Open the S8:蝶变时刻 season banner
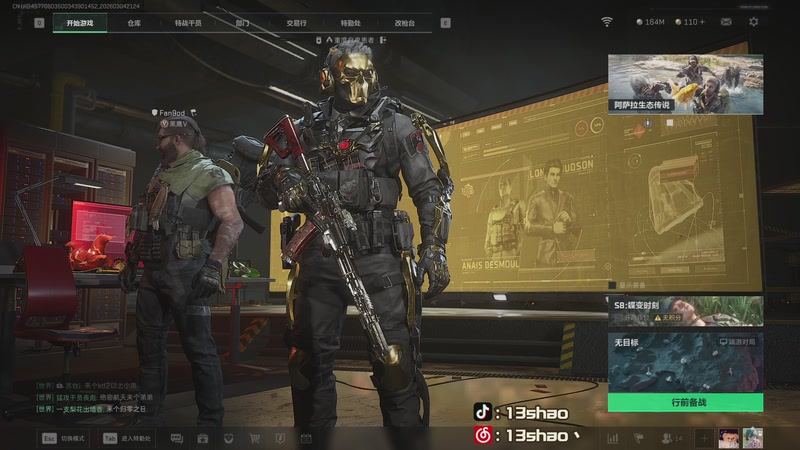The height and width of the screenshot is (450, 800). tap(685, 310)
